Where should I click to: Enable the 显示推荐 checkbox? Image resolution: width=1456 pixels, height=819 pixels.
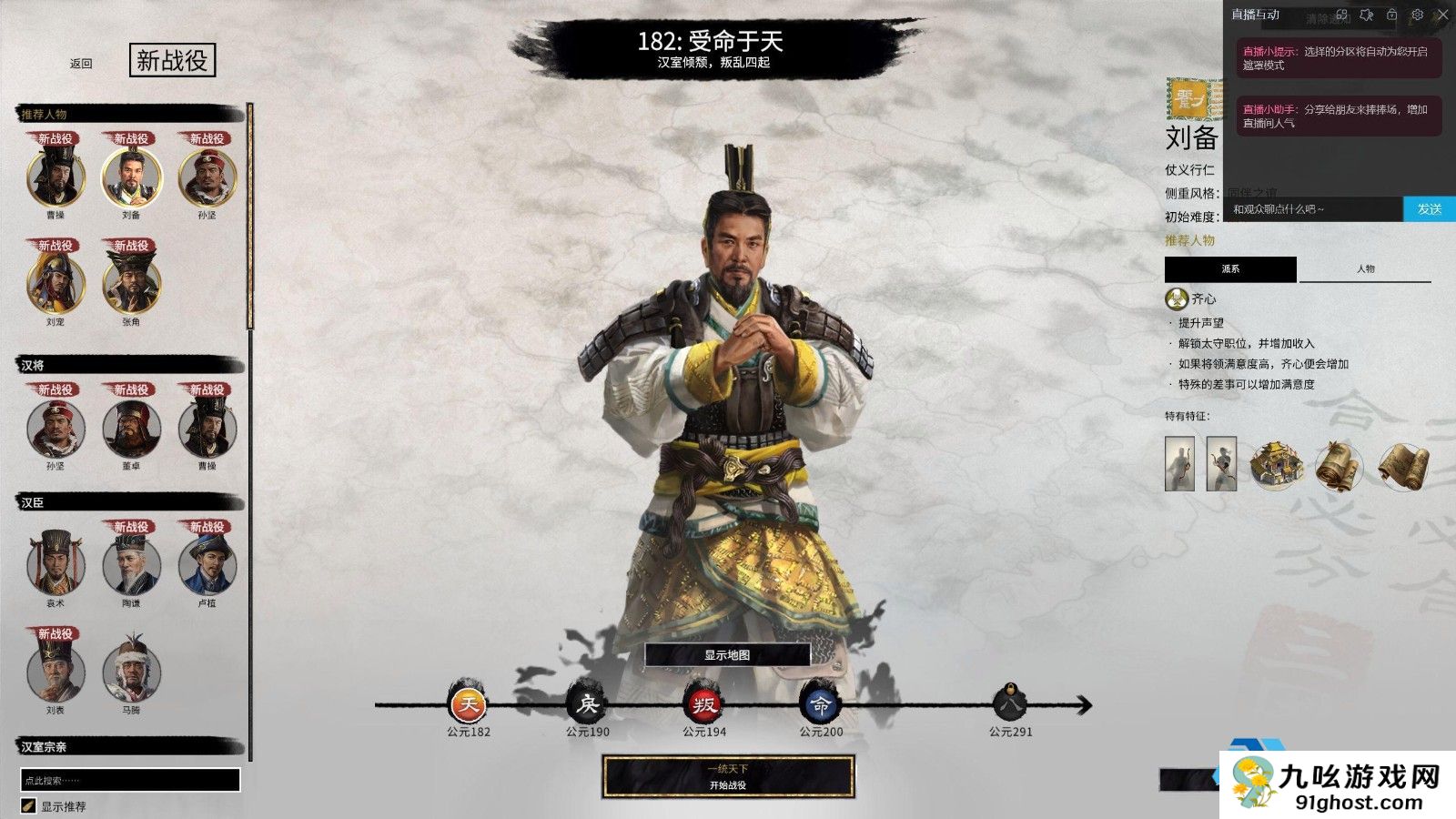[x=29, y=804]
